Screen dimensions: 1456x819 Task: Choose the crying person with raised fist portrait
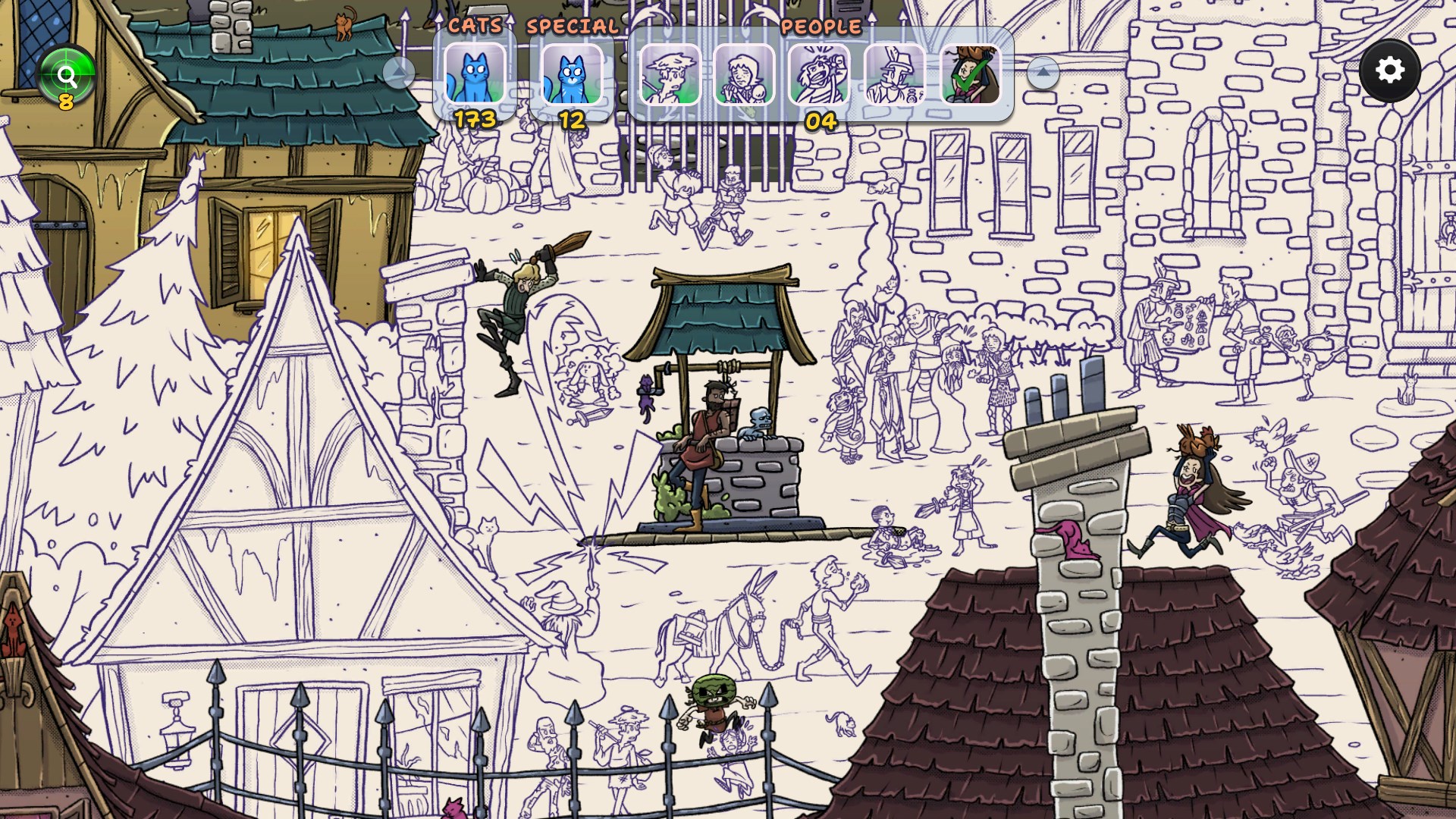tap(819, 74)
